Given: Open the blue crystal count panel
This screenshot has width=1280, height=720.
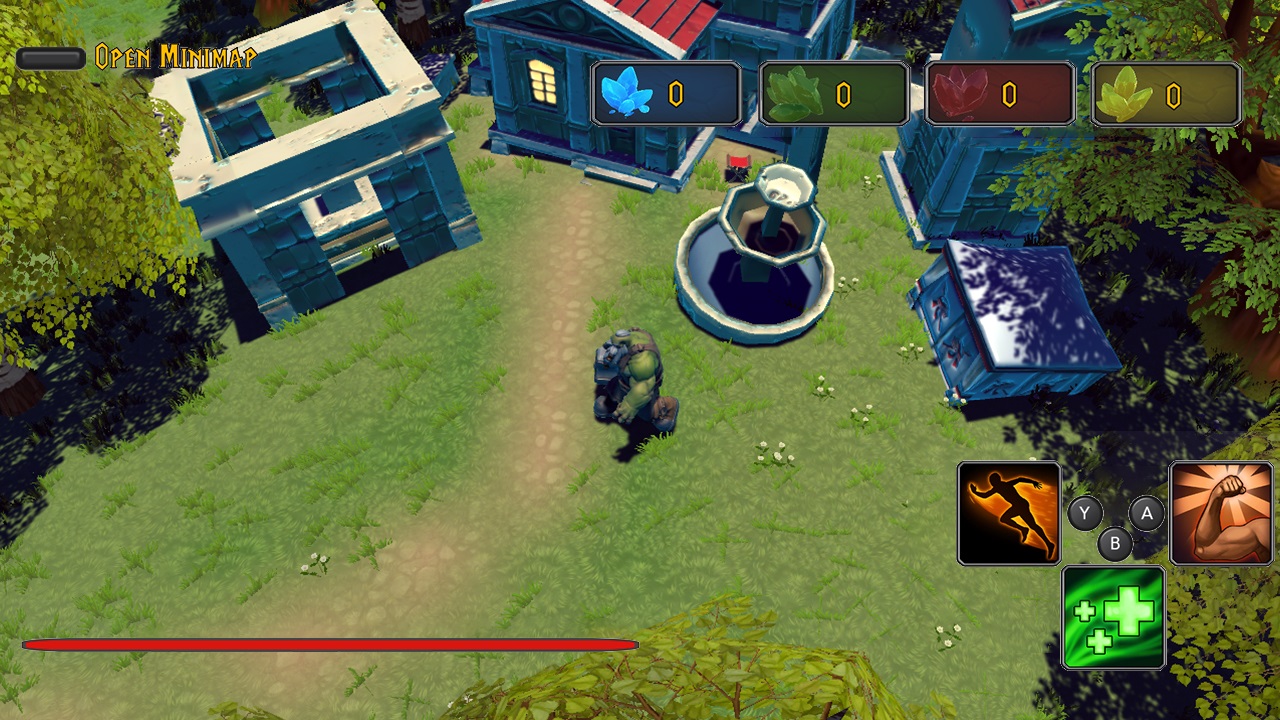Looking at the screenshot, I should (667, 92).
